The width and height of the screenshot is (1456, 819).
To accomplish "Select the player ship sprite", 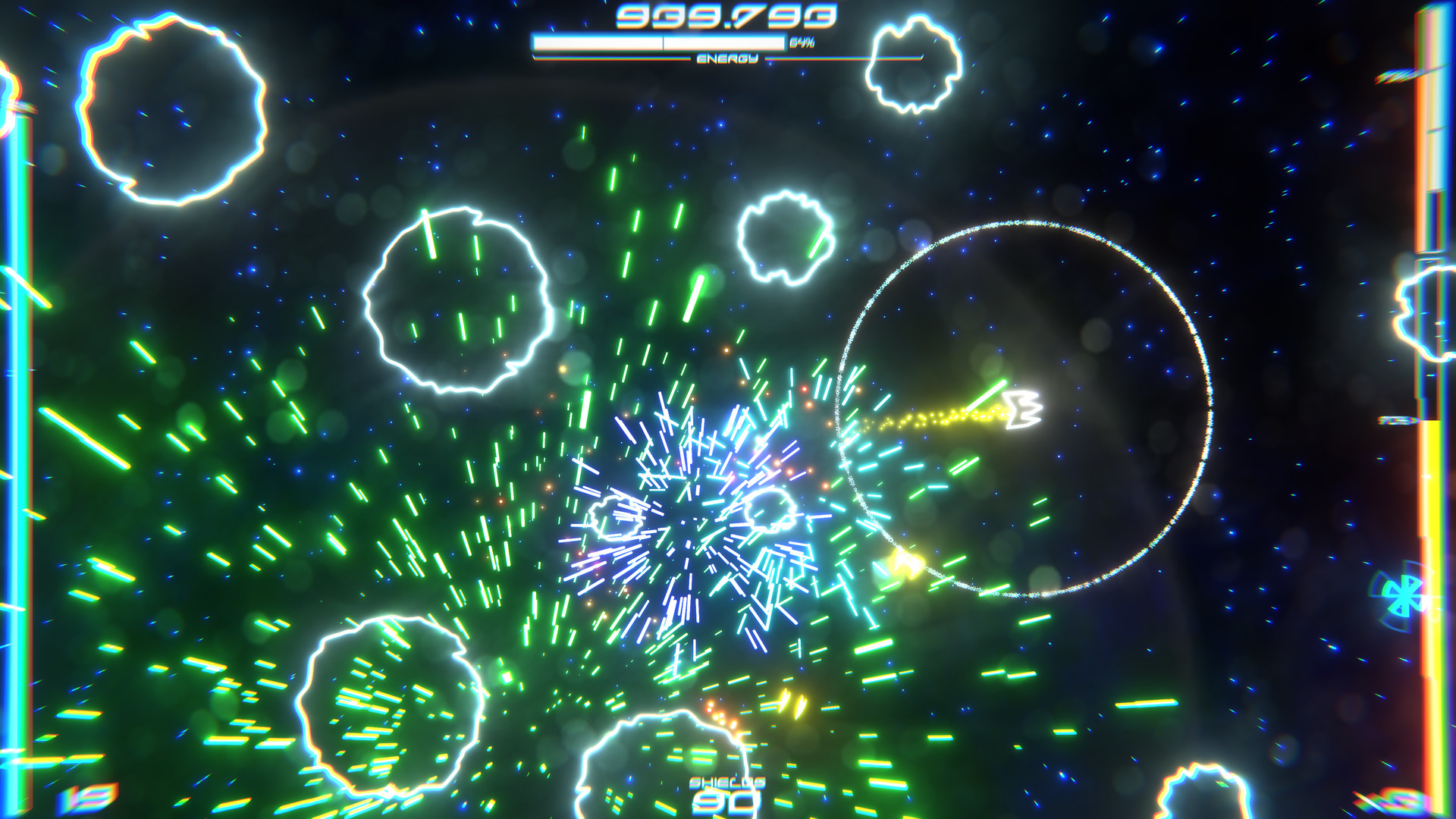I will coord(1024,410).
